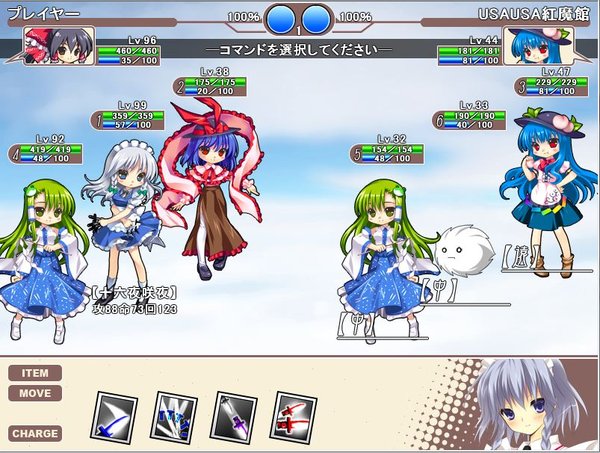The width and height of the screenshot is (600, 453).
Task: Choose the red crossed knives skill
Action: tap(294, 415)
